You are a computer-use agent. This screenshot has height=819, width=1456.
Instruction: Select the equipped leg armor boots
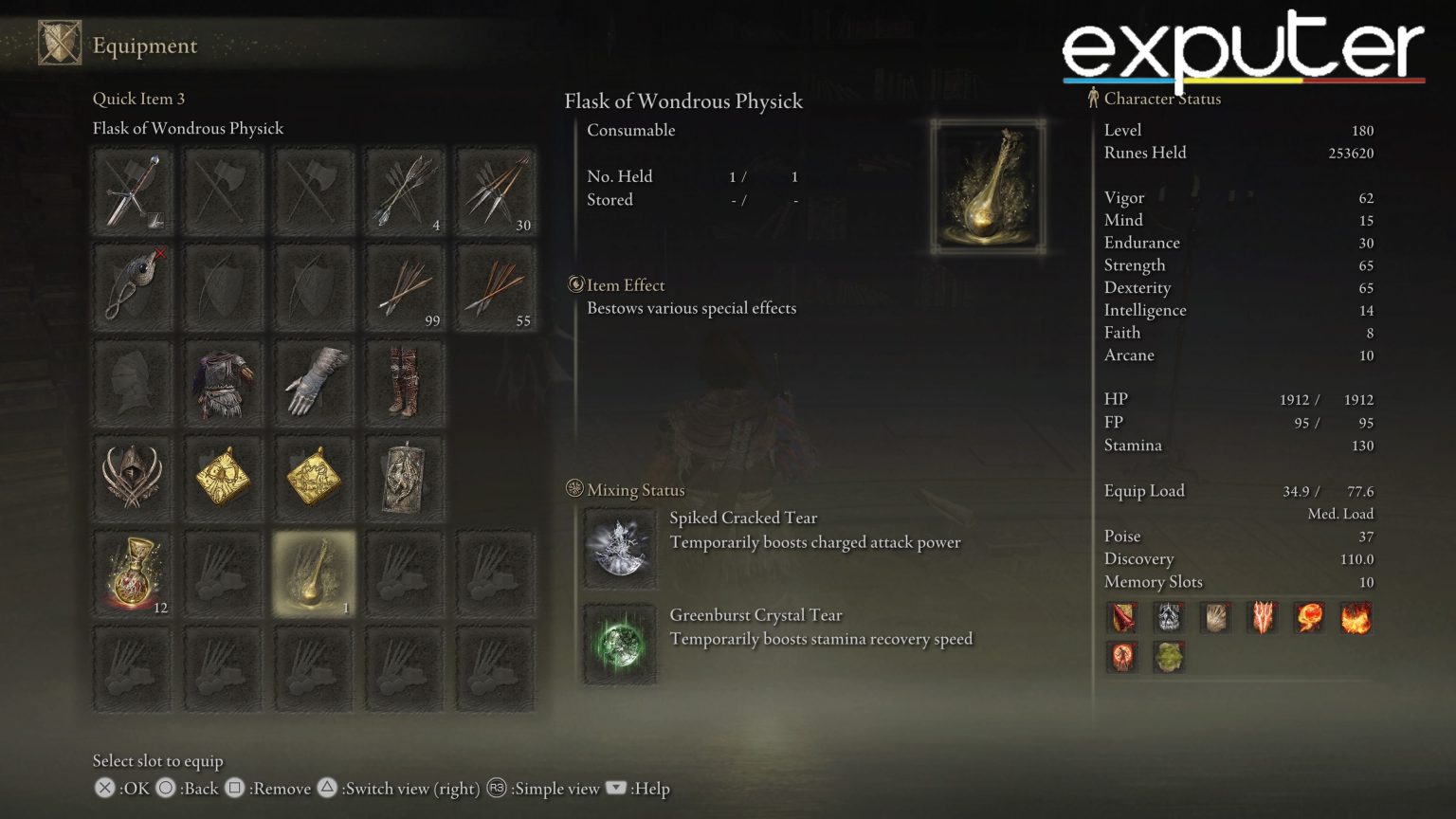tap(405, 382)
